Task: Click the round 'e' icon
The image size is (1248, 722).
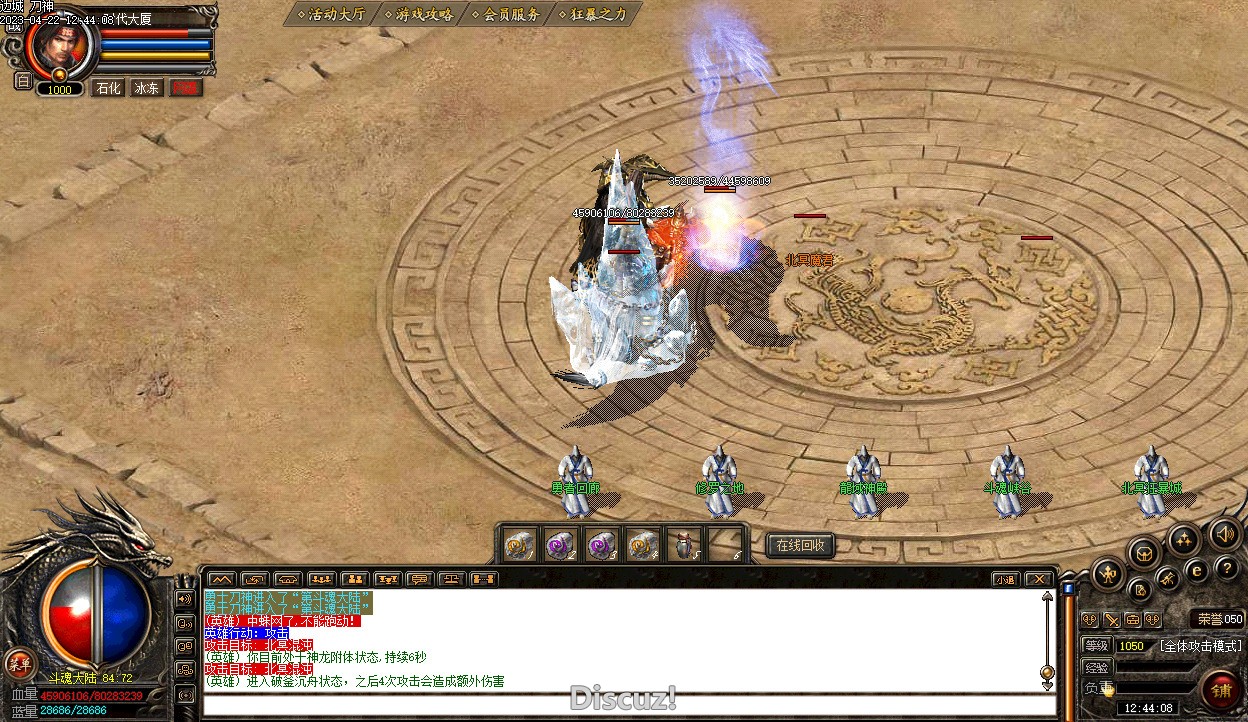Action: click(1196, 571)
